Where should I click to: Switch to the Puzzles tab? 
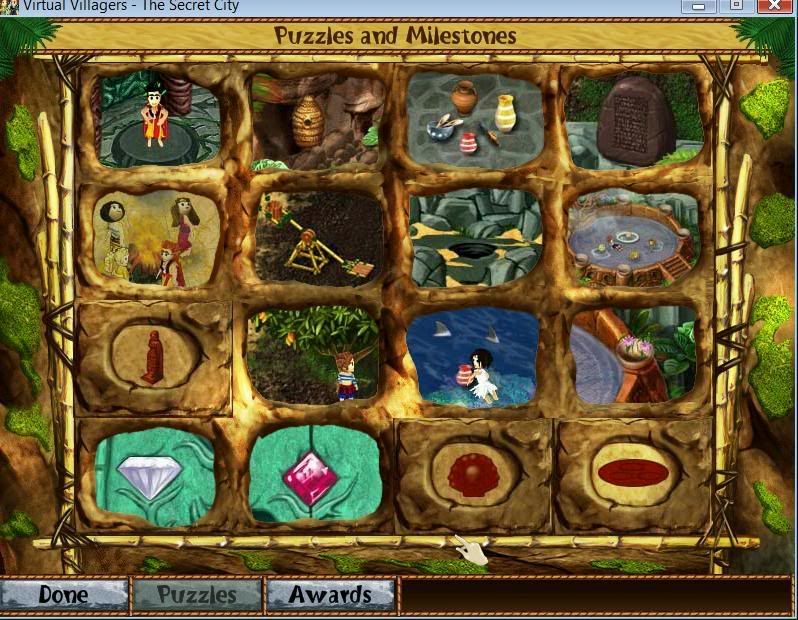(x=197, y=595)
